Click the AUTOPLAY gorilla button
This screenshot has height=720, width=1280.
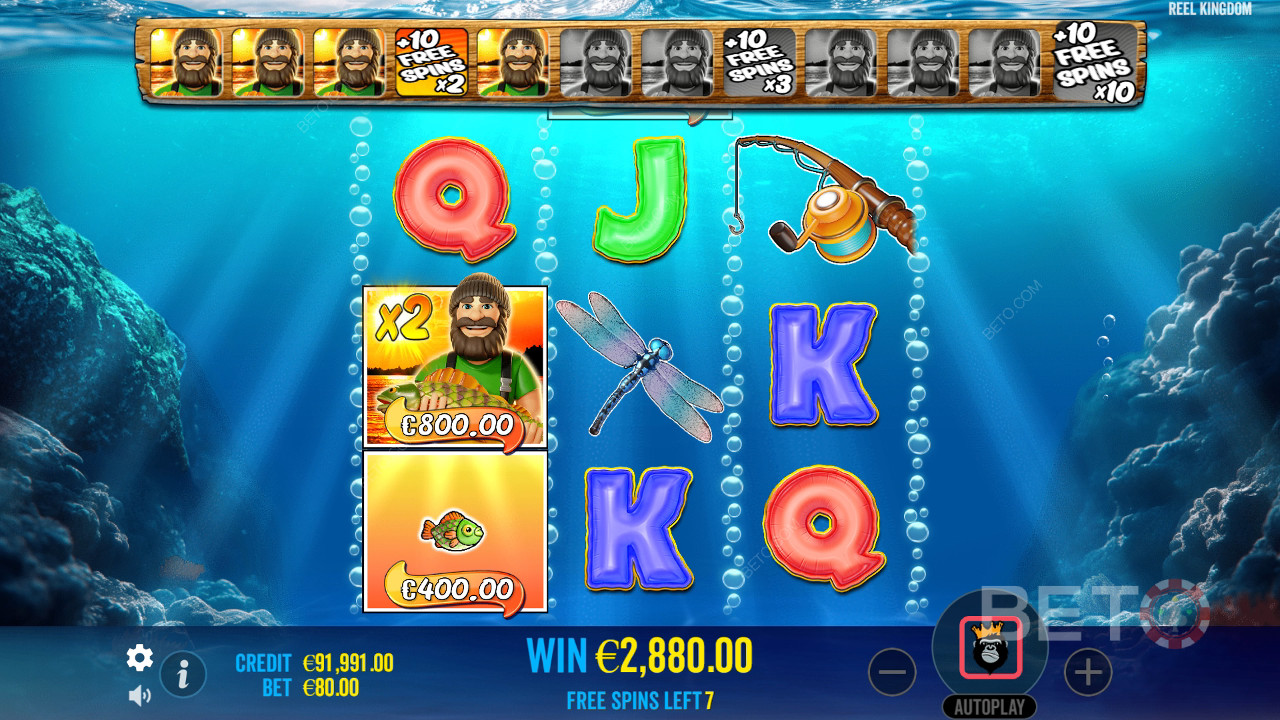tap(988, 648)
